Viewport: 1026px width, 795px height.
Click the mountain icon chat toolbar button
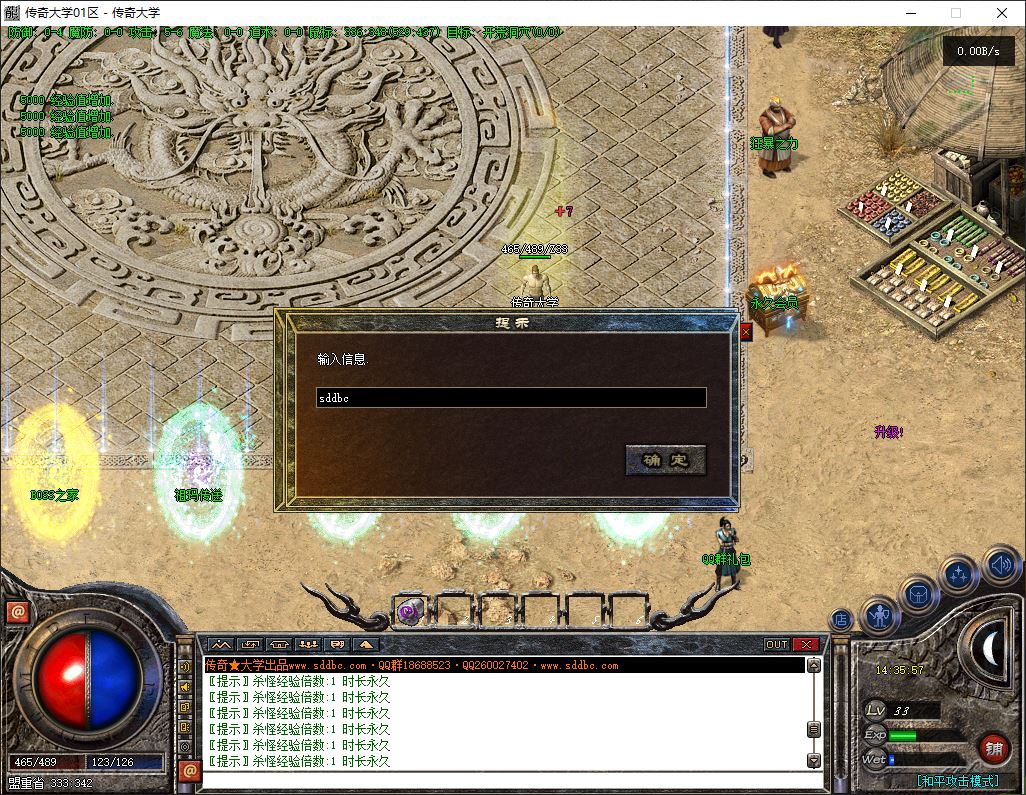pyautogui.click(x=221, y=645)
